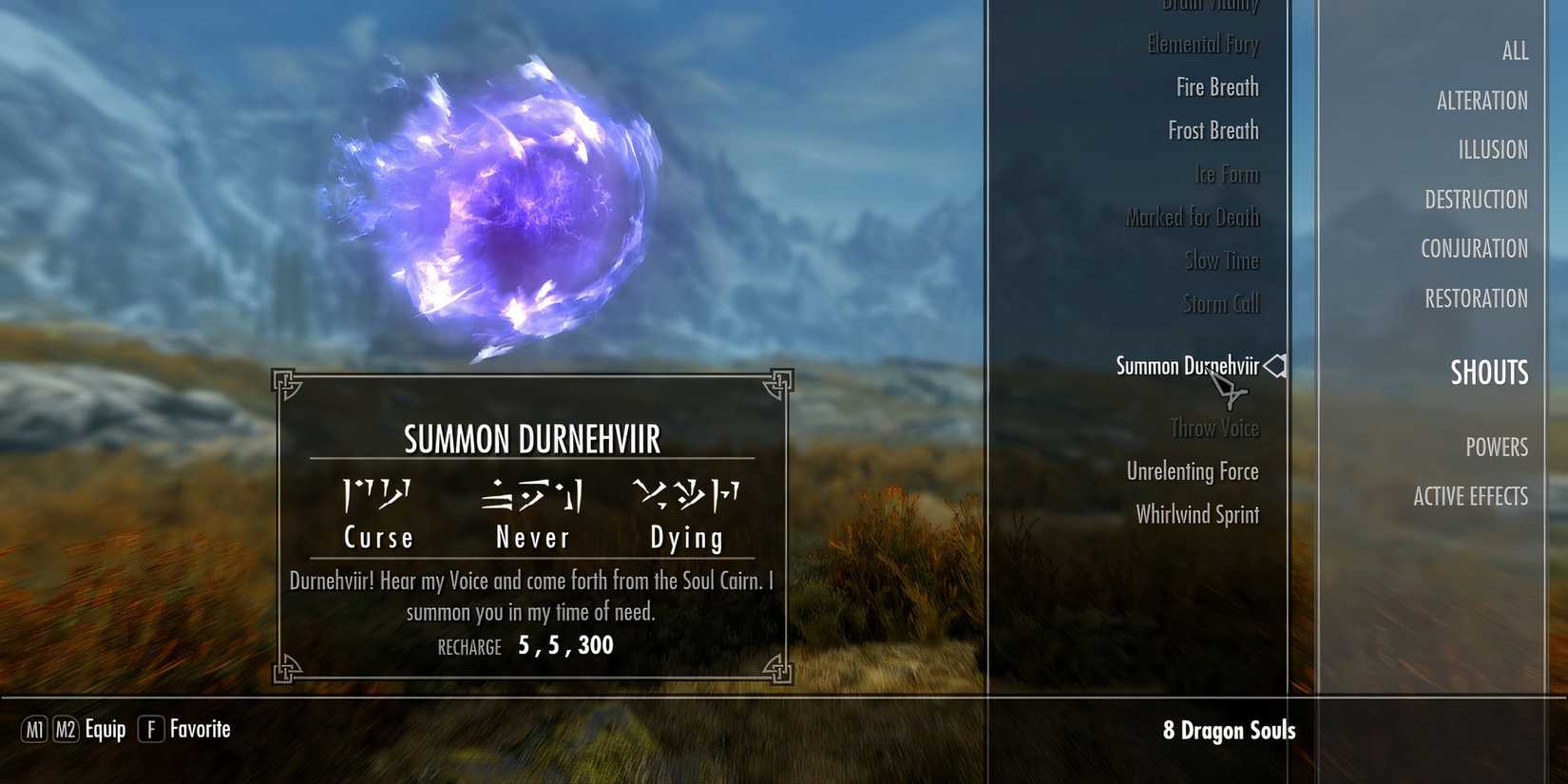Open the DESTRUCTION spell category

click(x=1477, y=199)
